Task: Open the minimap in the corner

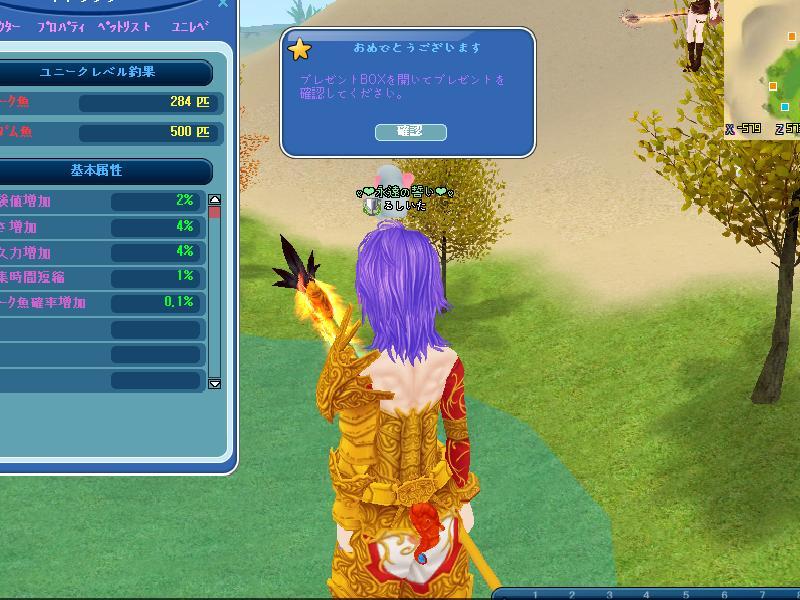Action: pos(765,65)
